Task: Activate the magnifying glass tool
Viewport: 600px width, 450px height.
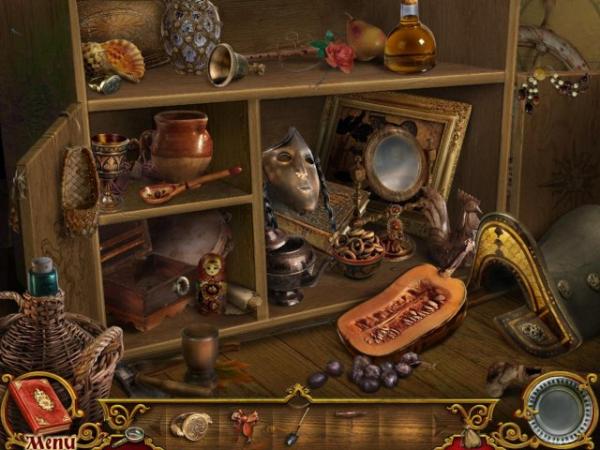Action: (132, 436)
